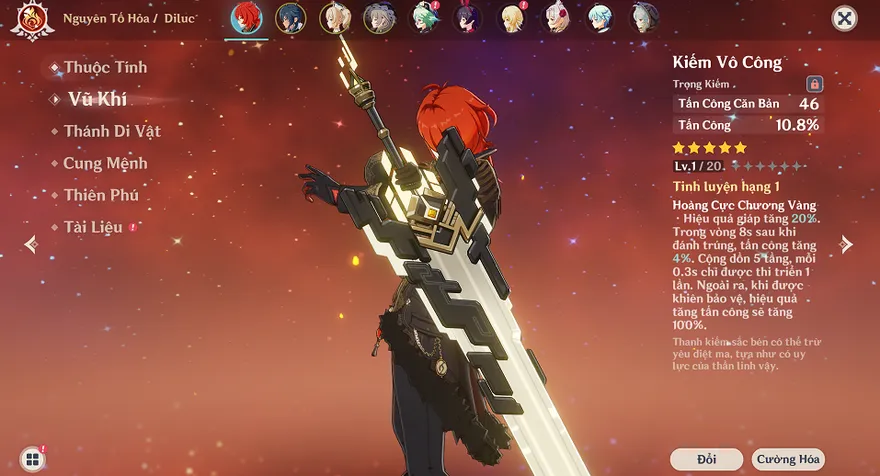Go to the Cung Mệnh section
The height and width of the screenshot is (476, 880).
pos(105,163)
